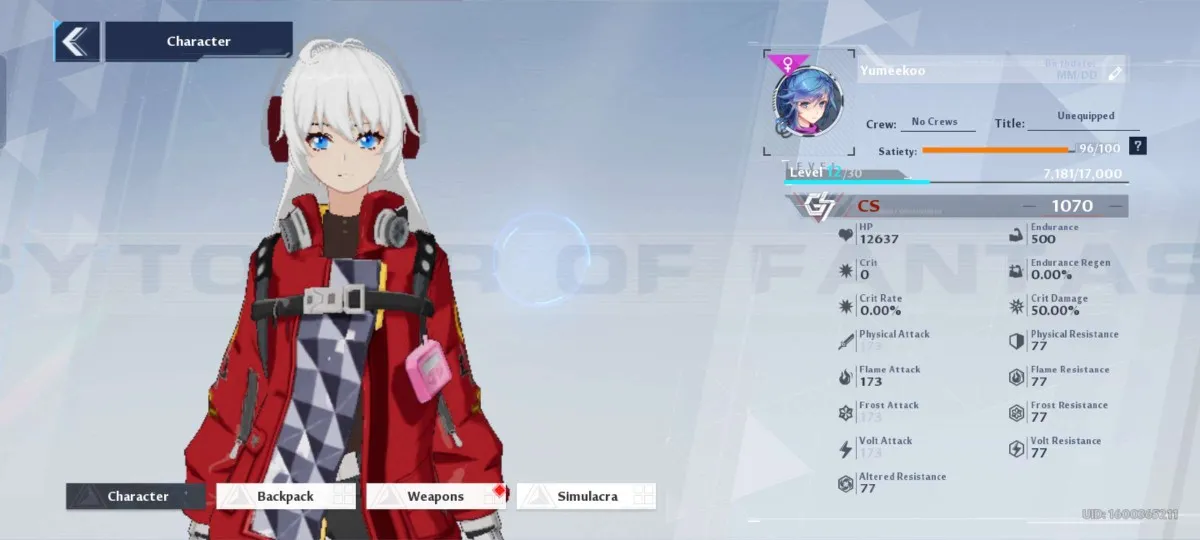Switch to the Backpack tab

[286, 496]
